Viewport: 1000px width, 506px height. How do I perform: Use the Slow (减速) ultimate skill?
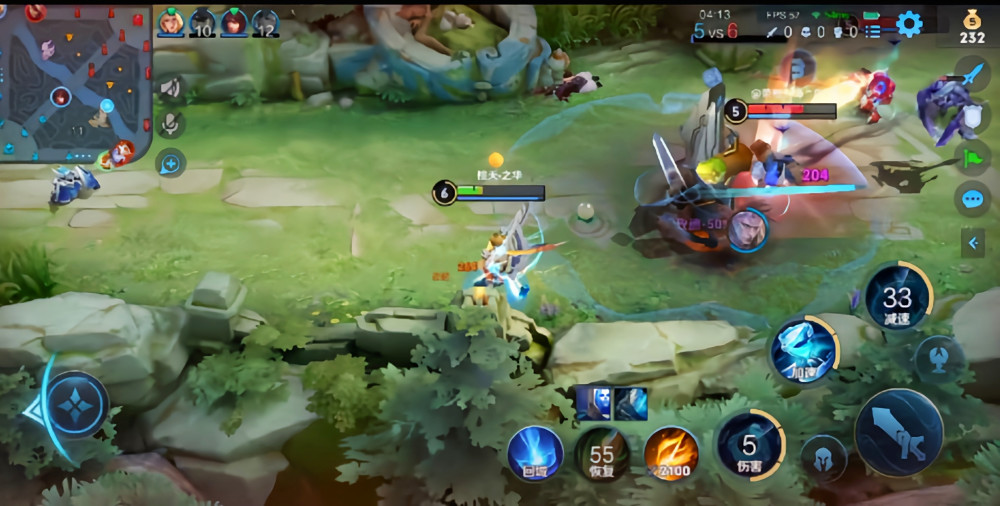pyautogui.click(x=897, y=297)
